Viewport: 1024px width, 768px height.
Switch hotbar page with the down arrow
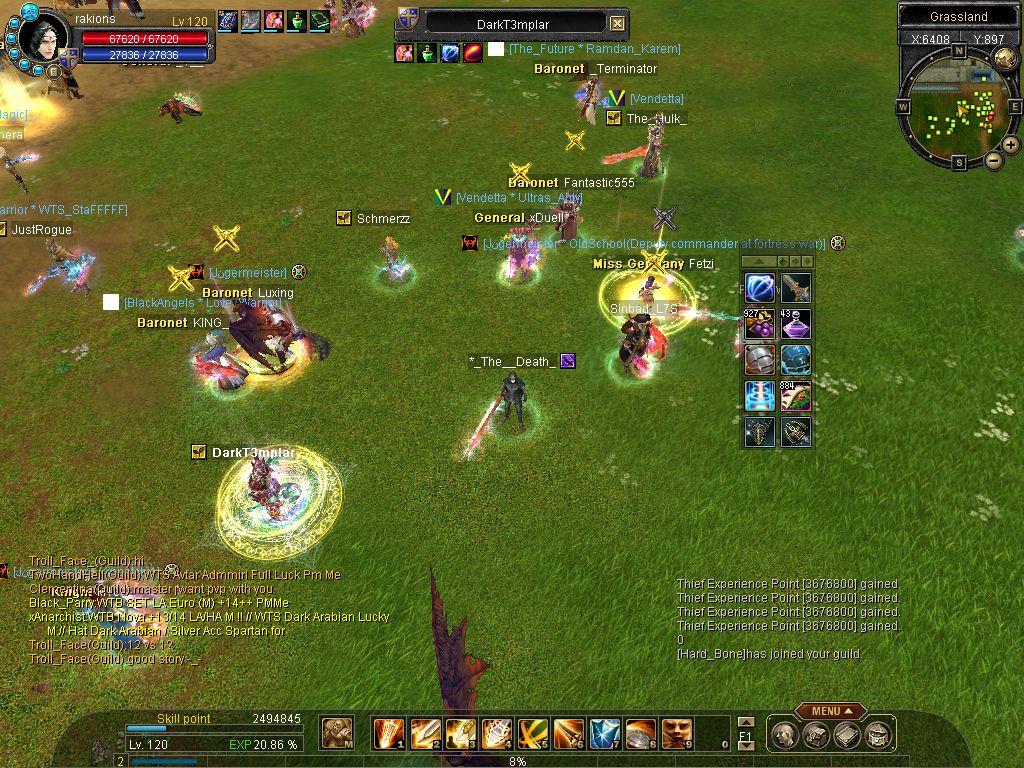click(x=745, y=746)
